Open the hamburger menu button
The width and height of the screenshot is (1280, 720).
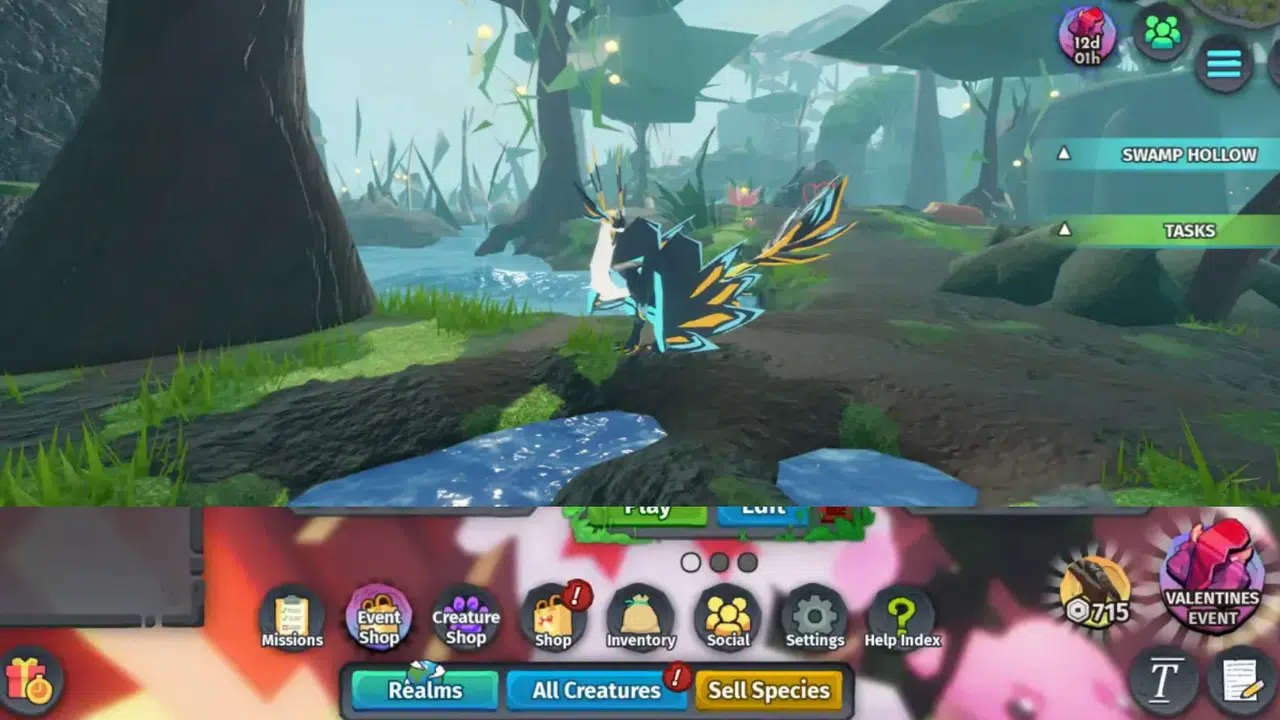point(1224,64)
